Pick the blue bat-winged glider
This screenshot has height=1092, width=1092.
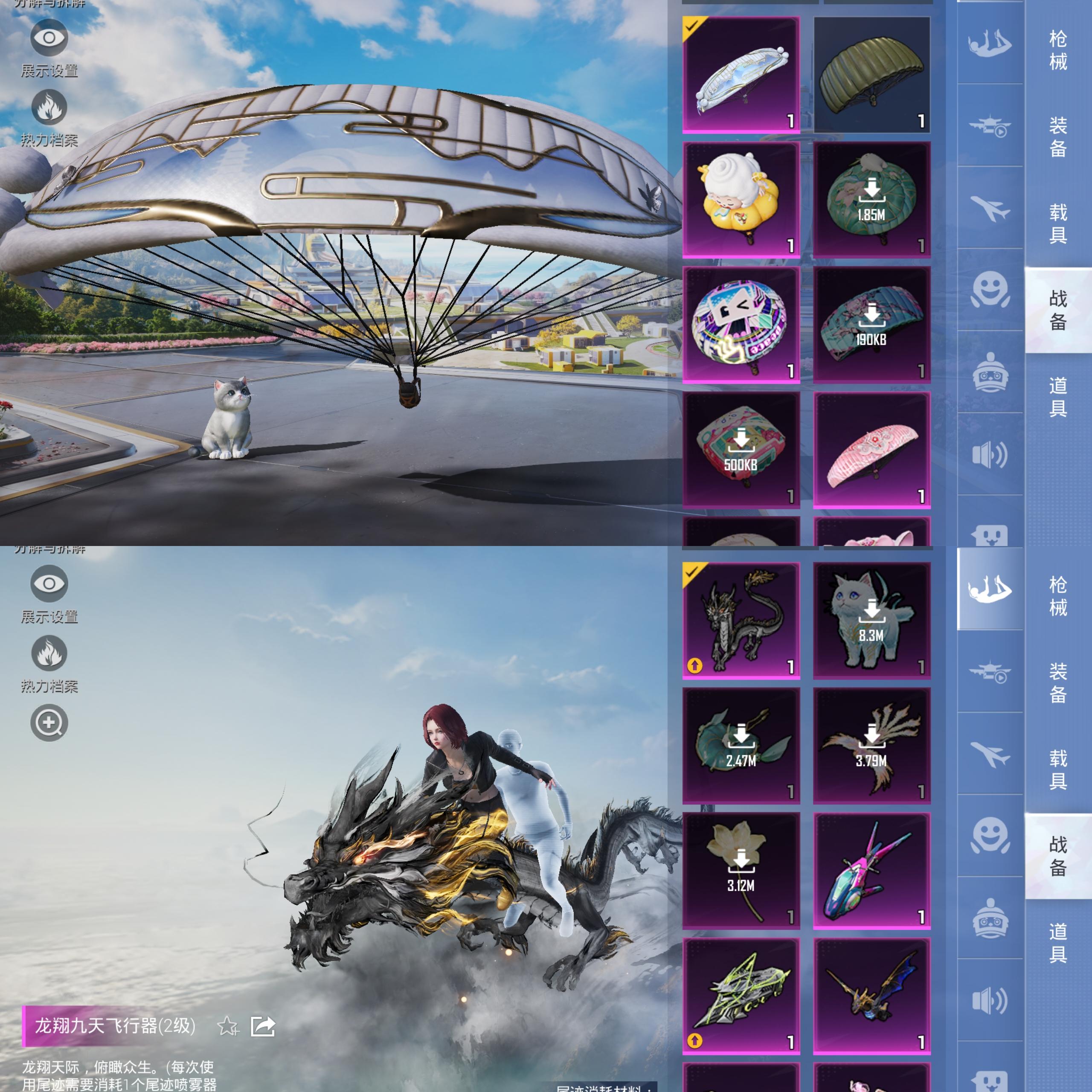point(871,996)
